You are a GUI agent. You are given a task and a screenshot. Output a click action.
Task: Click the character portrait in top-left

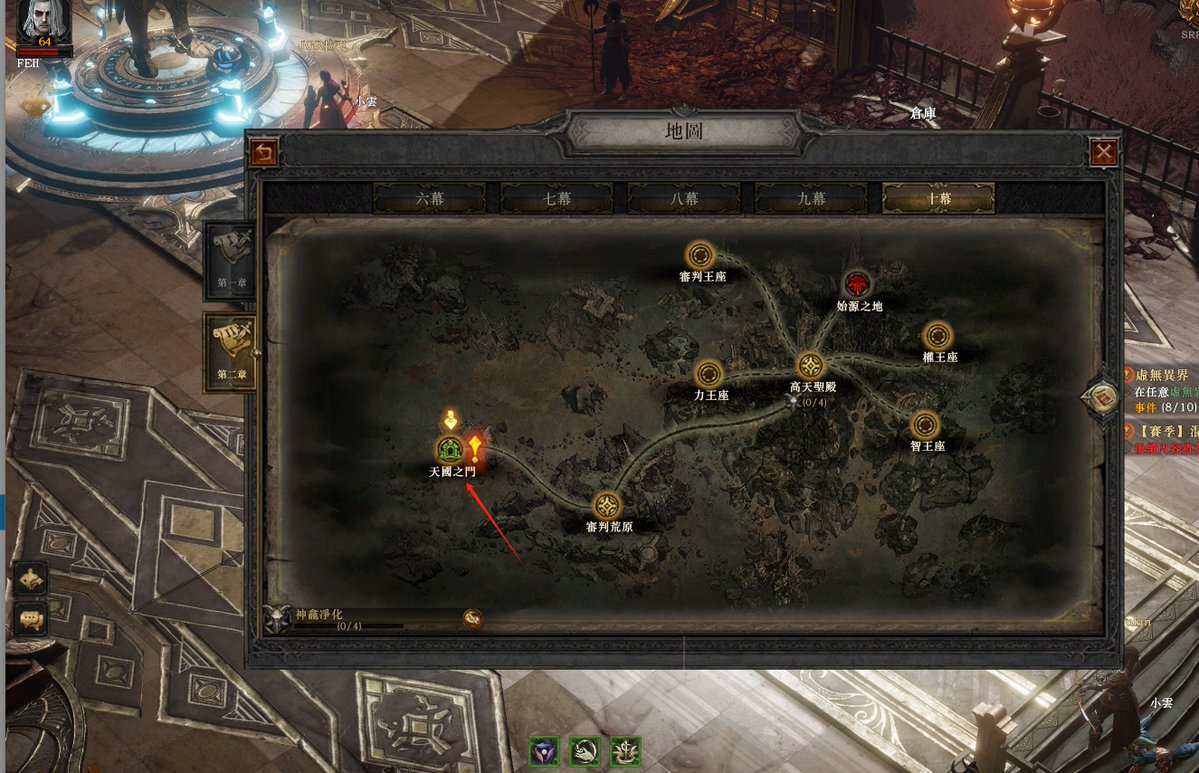tap(42, 20)
